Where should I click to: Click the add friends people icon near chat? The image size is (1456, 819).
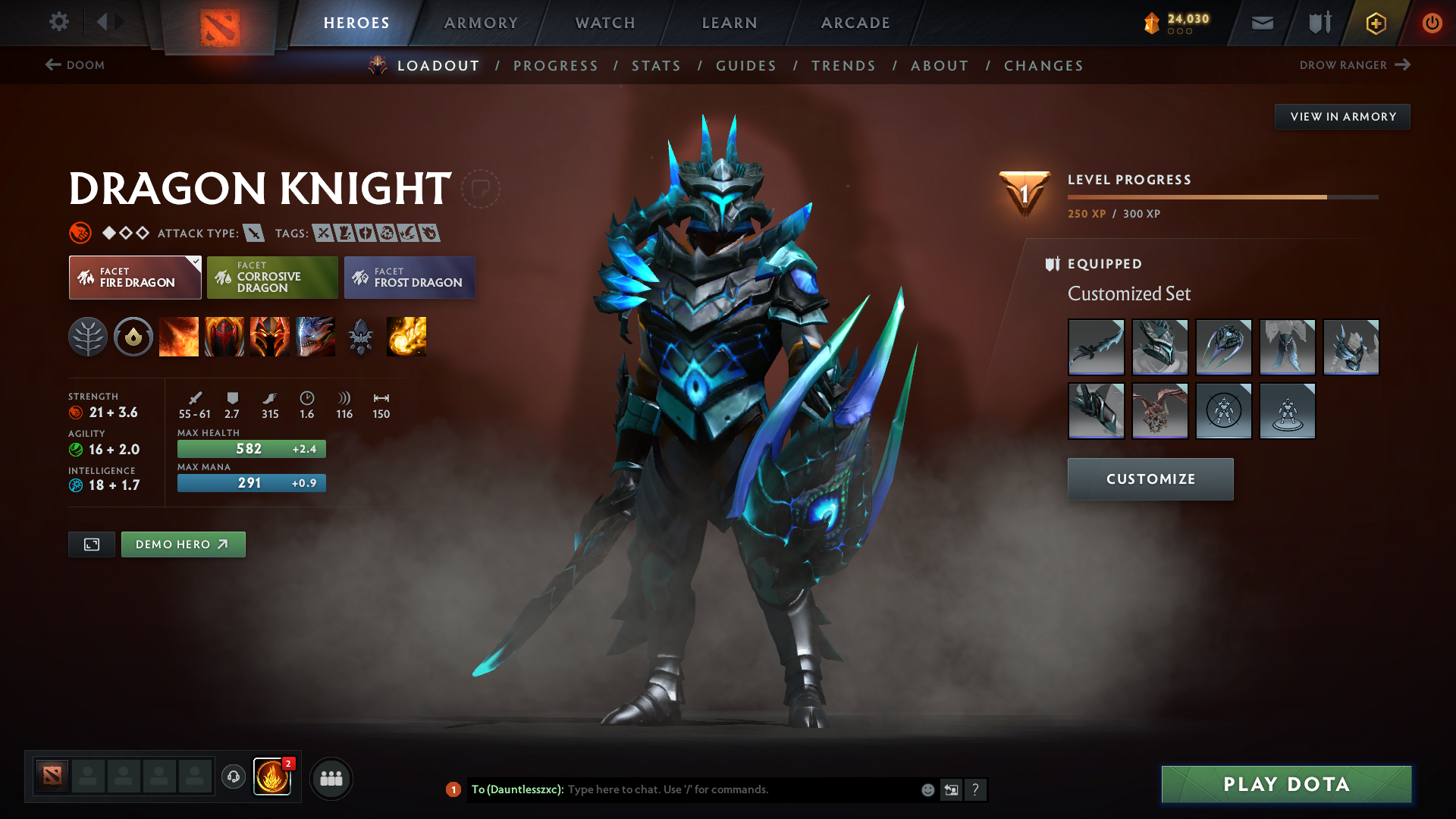331,778
